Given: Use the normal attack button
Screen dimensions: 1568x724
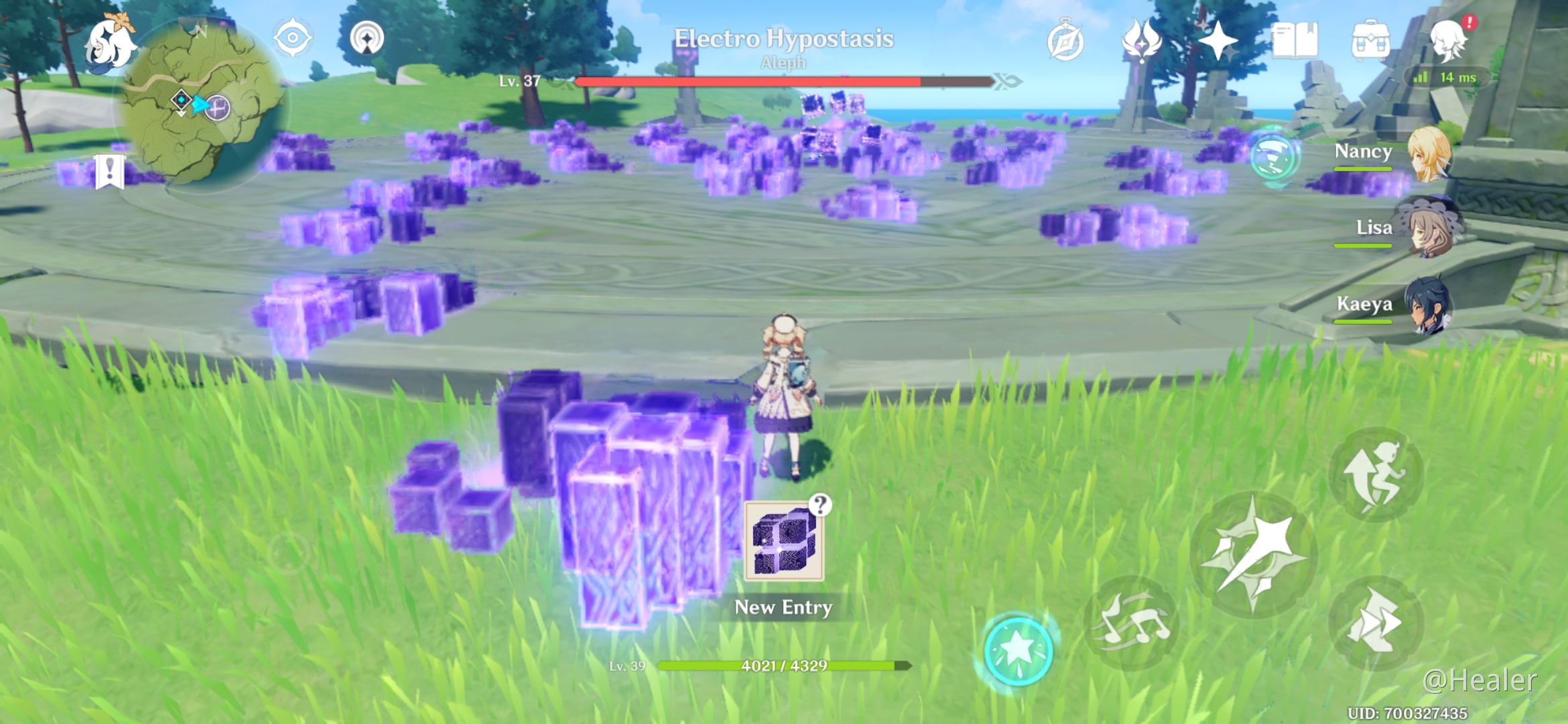Looking at the screenshot, I should point(1253,555).
